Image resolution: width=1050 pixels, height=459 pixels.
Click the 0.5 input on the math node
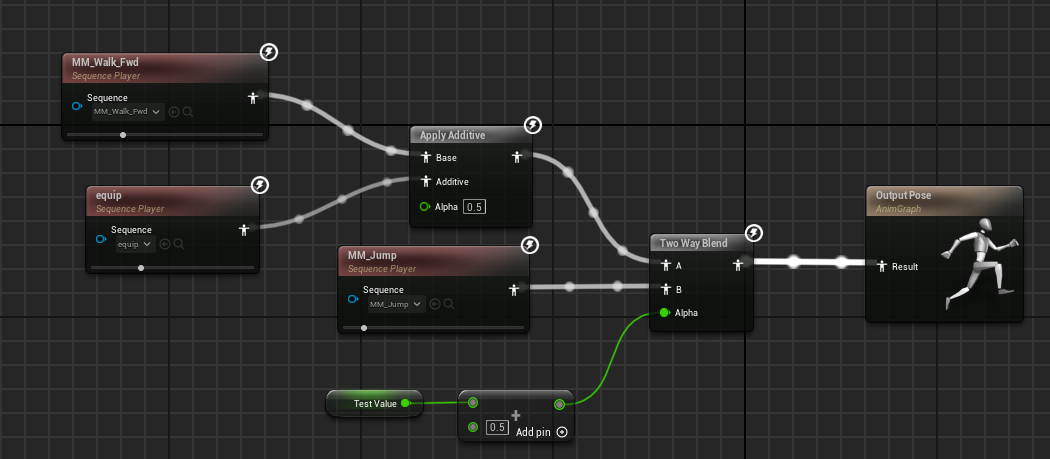coord(497,427)
